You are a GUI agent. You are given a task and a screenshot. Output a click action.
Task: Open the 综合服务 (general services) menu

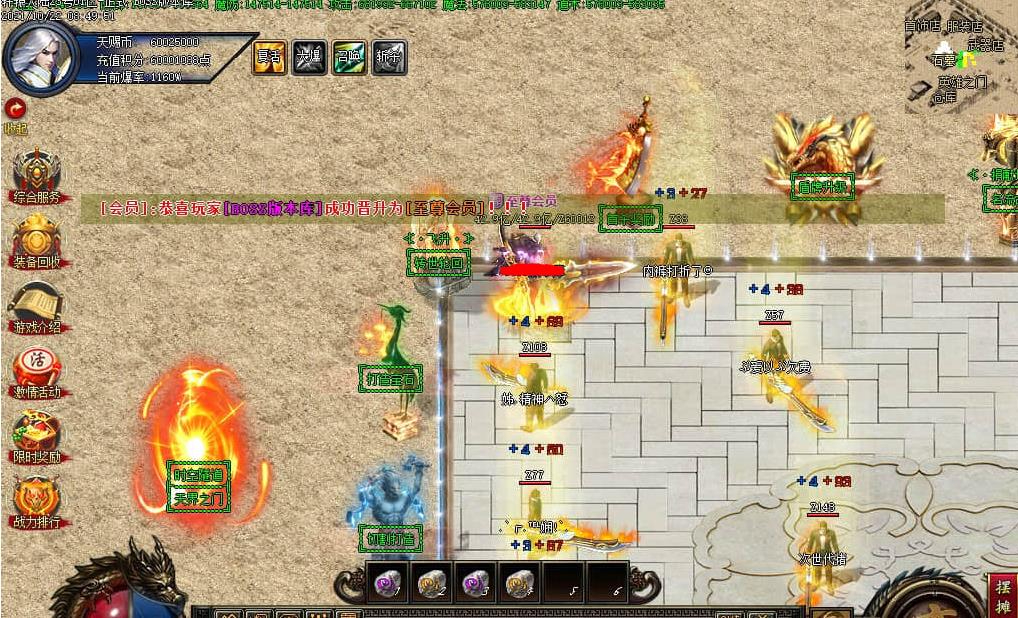tap(36, 176)
